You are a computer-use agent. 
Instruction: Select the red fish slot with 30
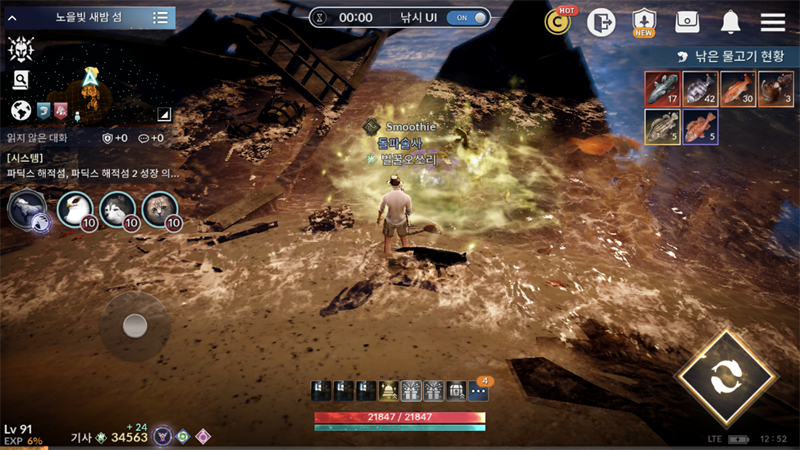coord(738,89)
